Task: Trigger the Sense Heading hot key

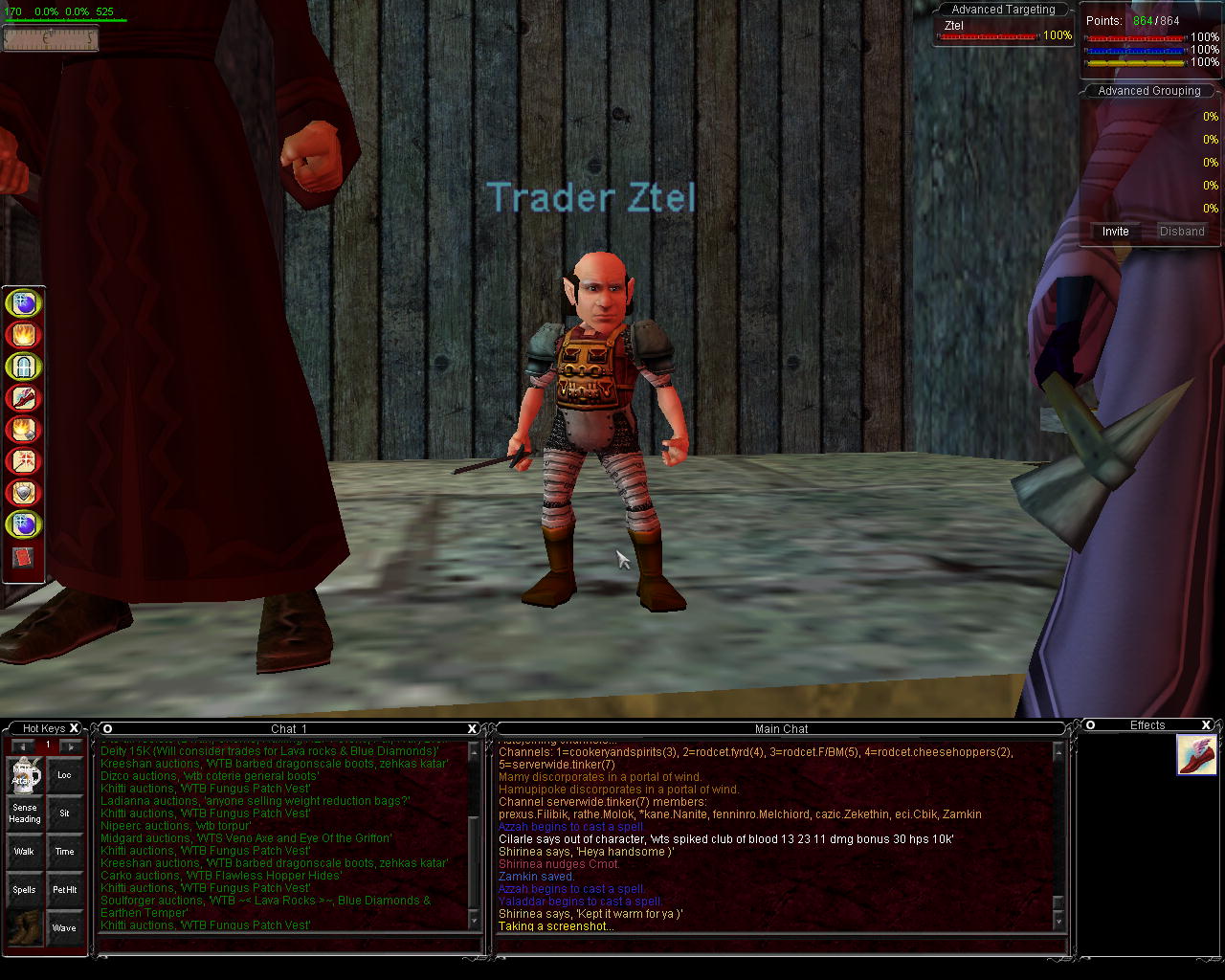Action: coord(25,813)
